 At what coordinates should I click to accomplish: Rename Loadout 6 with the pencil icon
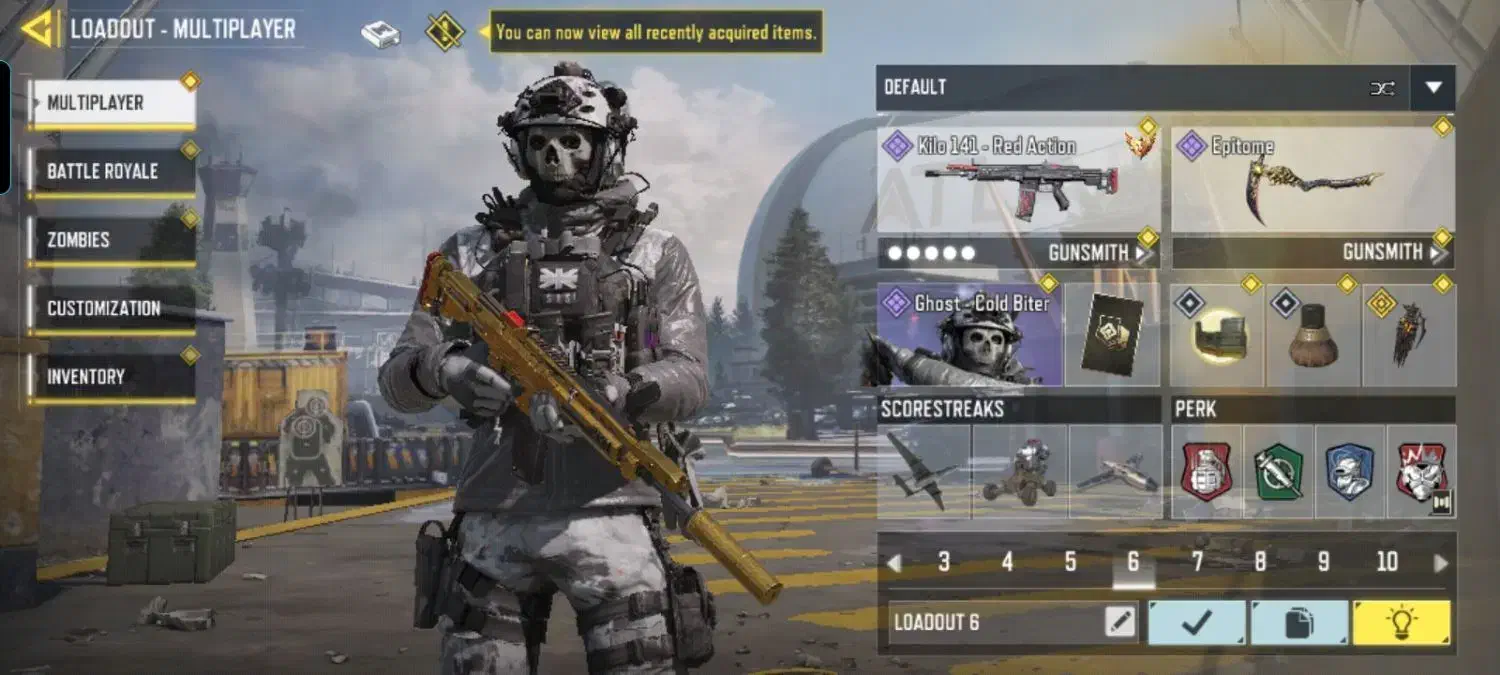(x=1120, y=623)
